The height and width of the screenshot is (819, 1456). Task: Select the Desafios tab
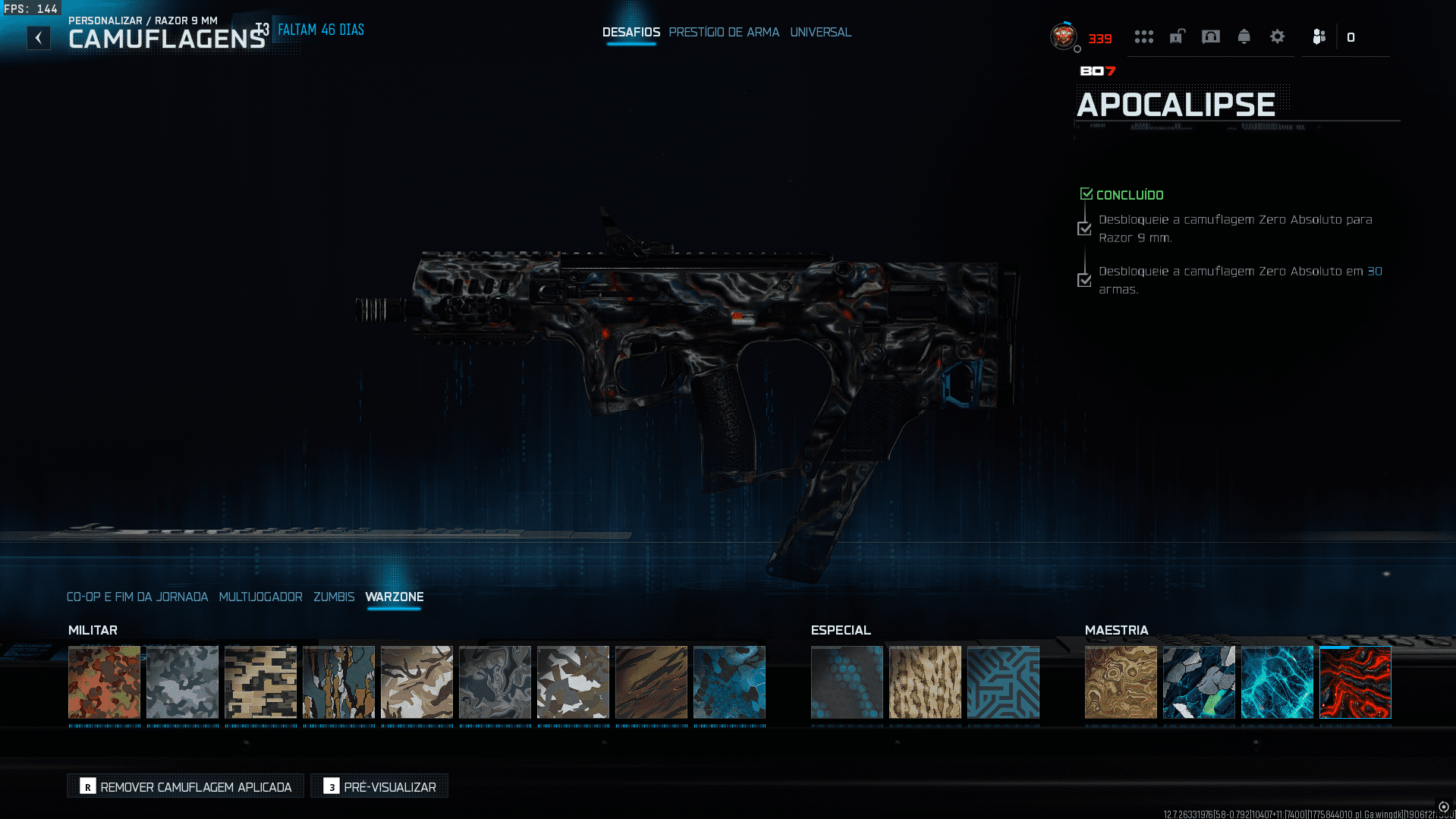pos(631,32)
